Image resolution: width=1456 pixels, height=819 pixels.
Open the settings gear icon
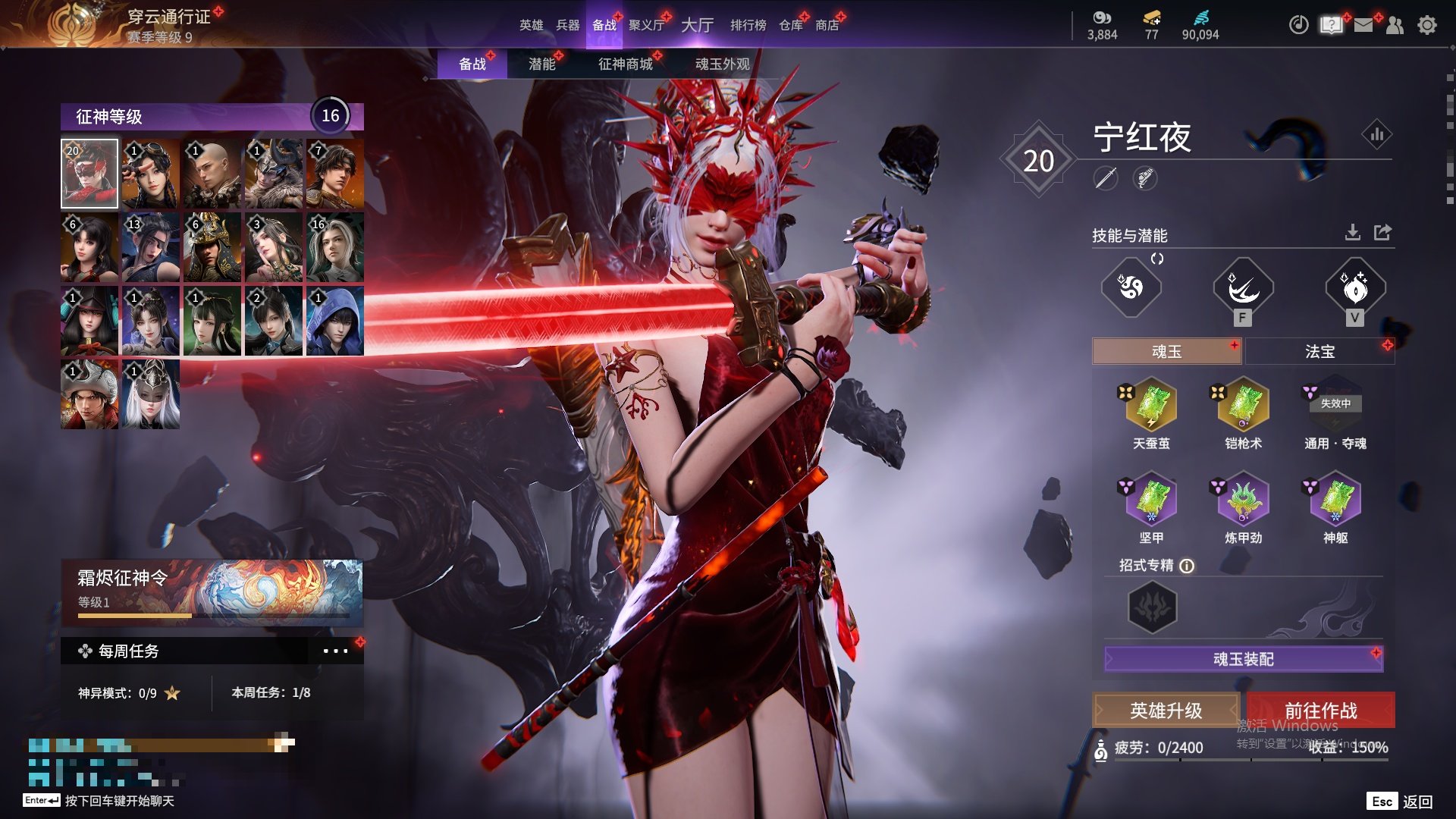click(1426, 25)
